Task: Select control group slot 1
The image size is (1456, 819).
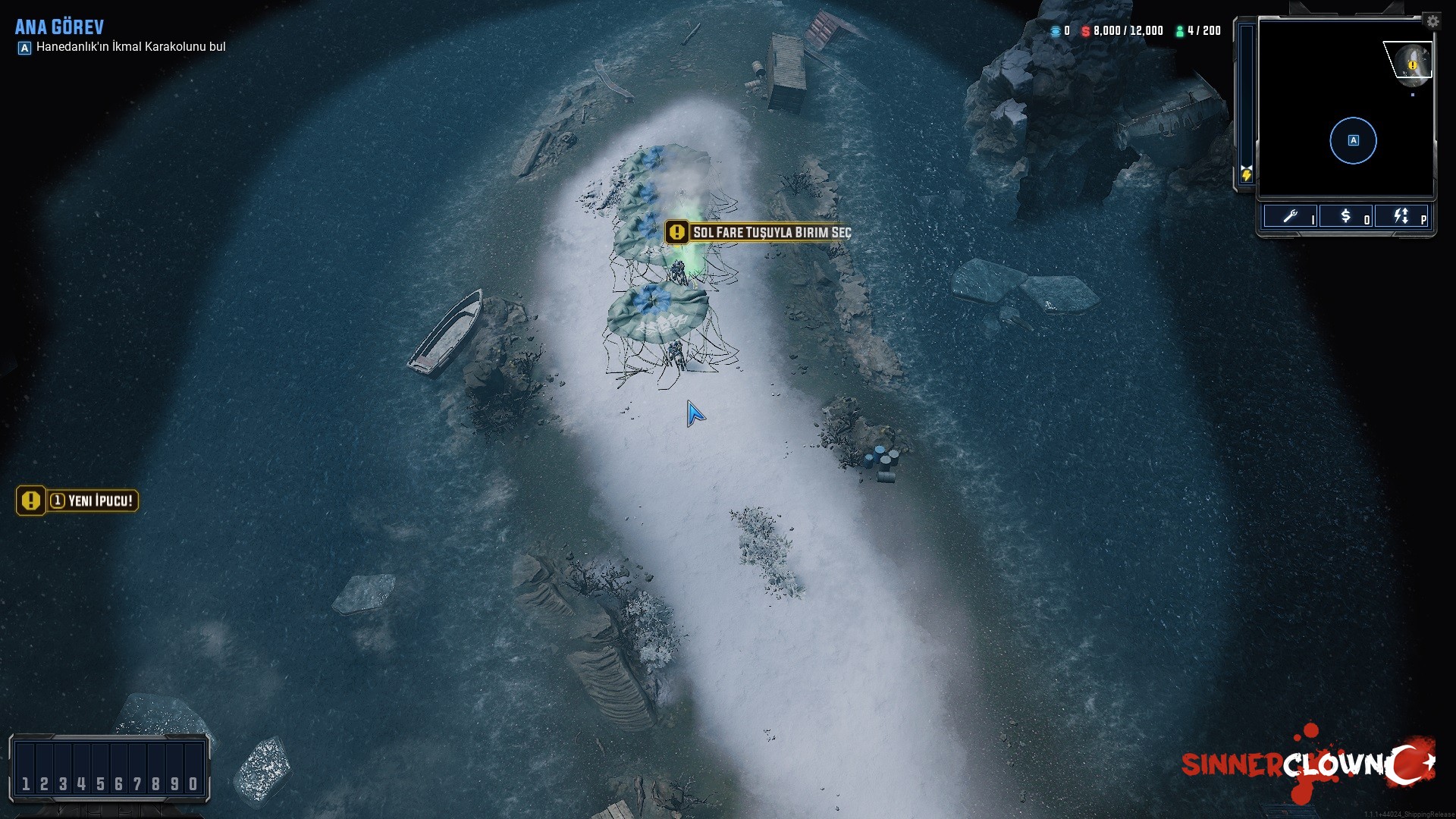Action: tap(26, 783)
